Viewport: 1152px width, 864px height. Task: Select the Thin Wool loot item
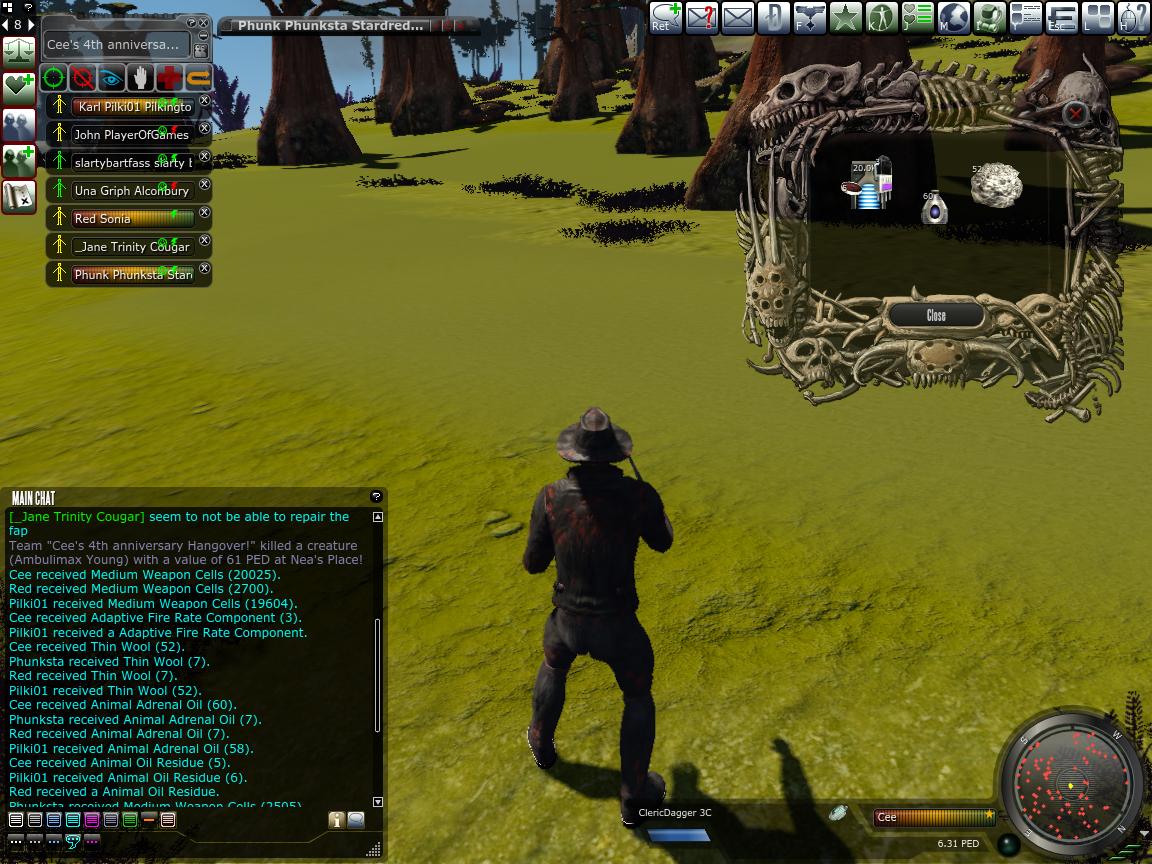(997, 186)
